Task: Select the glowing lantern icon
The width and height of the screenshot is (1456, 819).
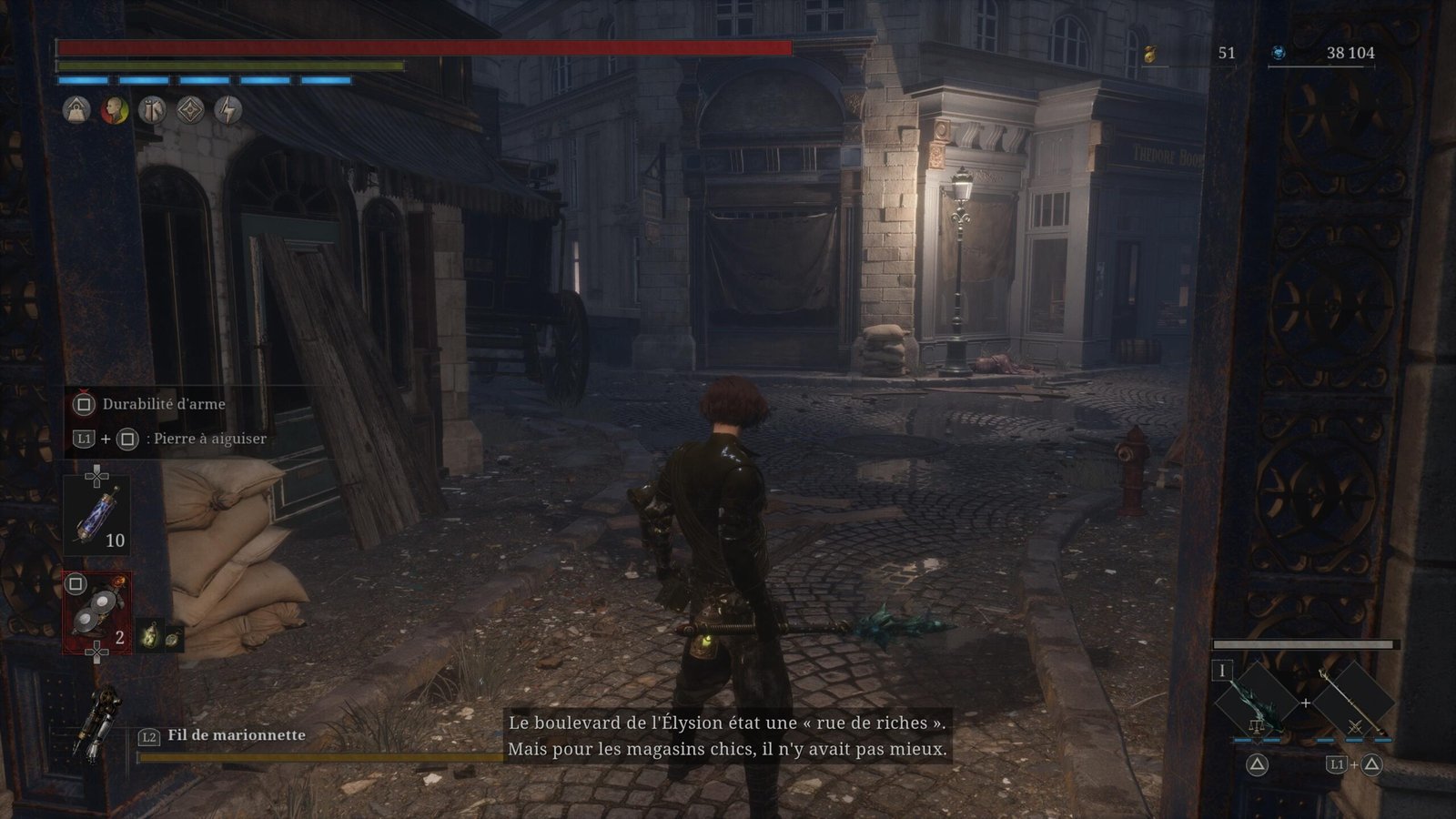Action: point(150,636)
